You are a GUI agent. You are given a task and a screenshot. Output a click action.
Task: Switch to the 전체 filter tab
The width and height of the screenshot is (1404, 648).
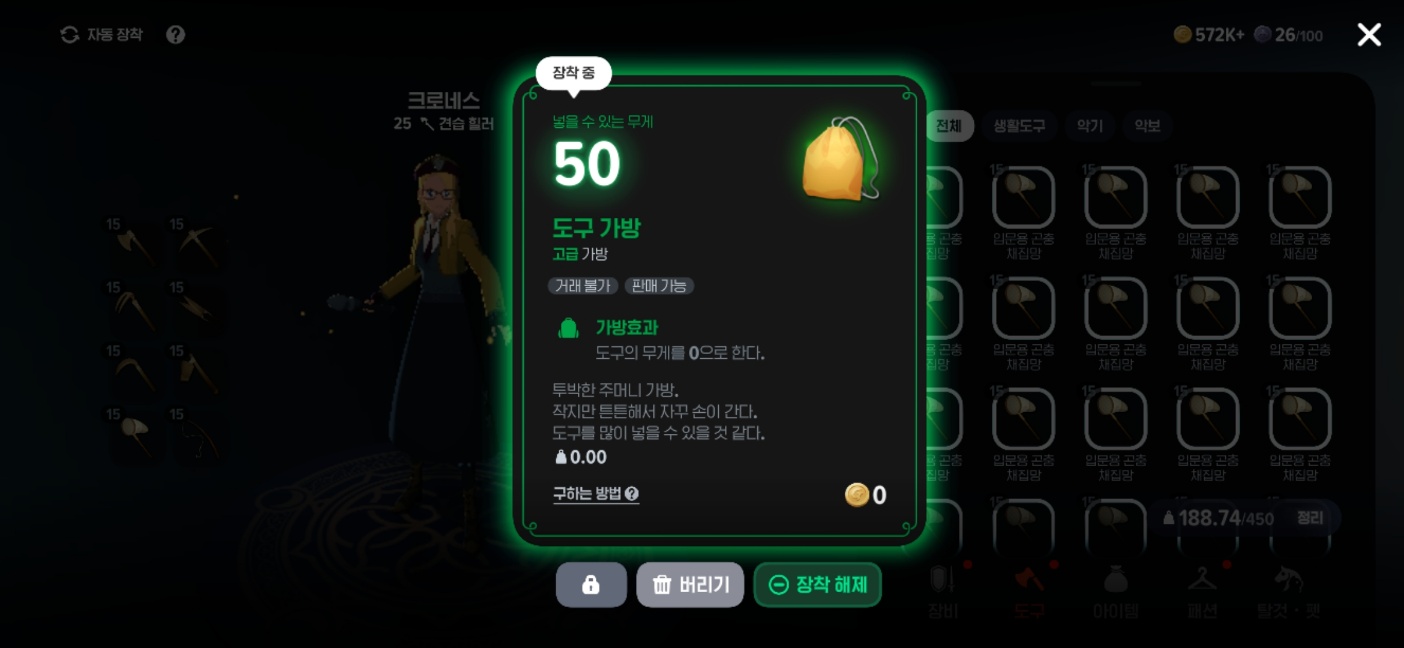pyautogui.click(x=948, y=126)
